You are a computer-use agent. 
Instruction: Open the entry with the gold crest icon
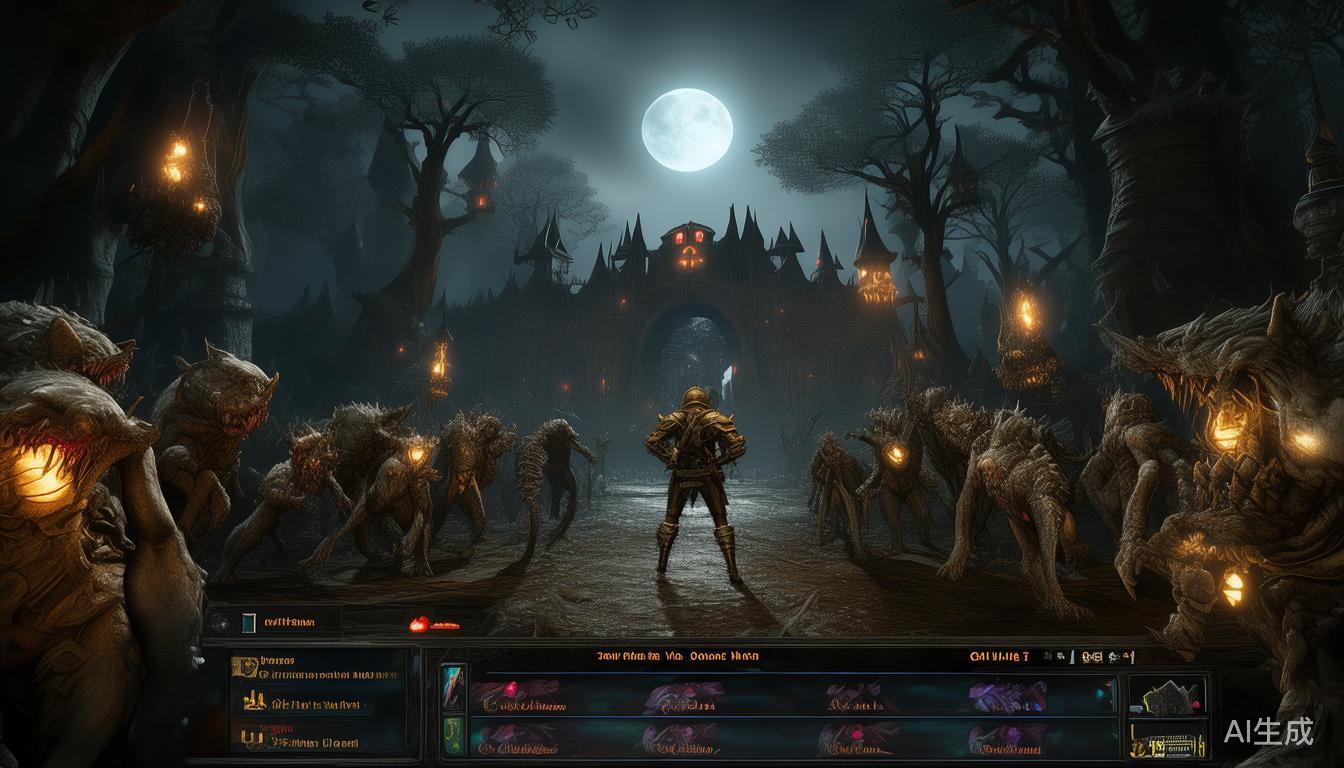click(x=244, y=667)
